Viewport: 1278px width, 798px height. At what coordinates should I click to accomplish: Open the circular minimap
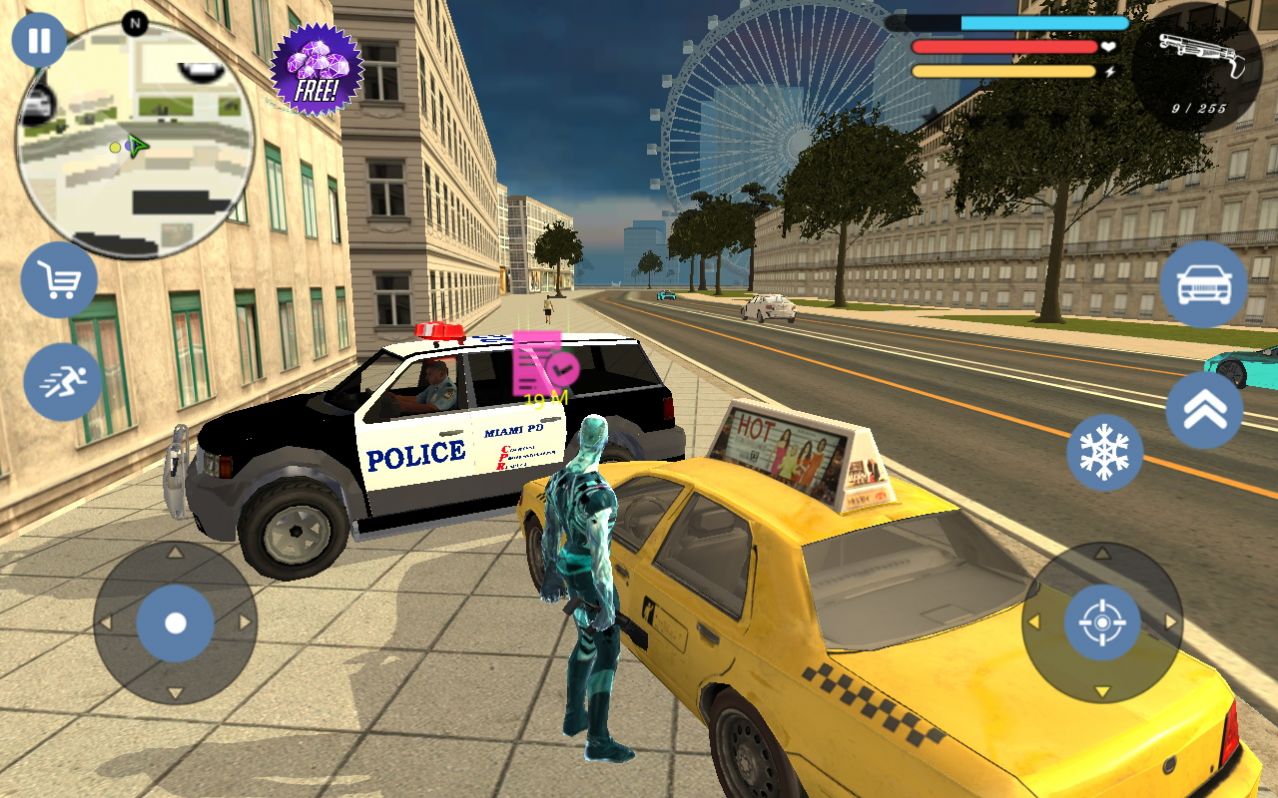pos(135,140)
